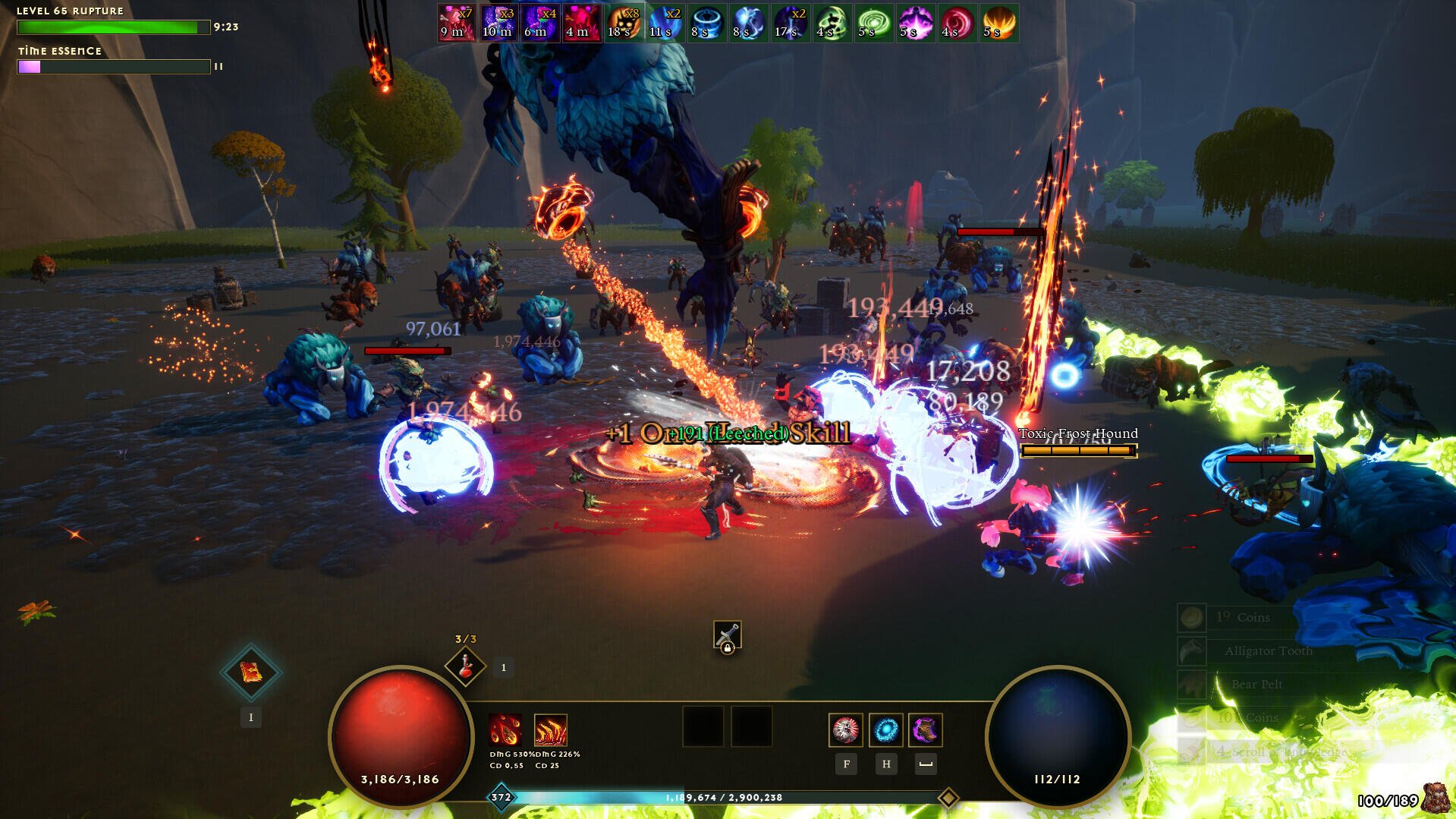This screenshot has height=819, width=1456.
Task: Click the diamond expander at the XP bar end
Action: [949, 798]
